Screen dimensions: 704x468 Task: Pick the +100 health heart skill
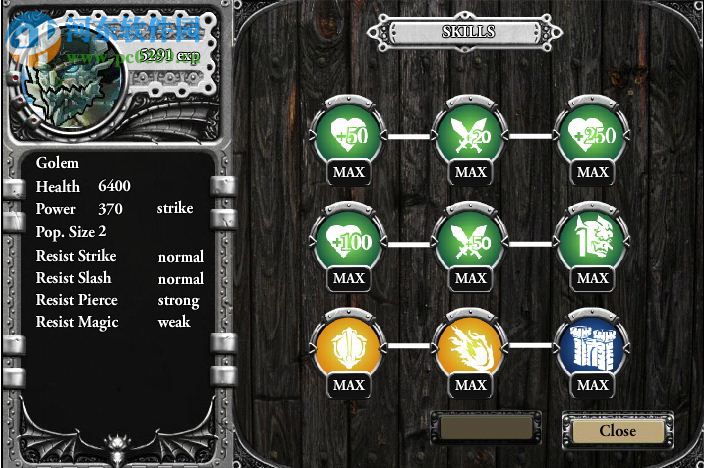[x=348, y=241]
